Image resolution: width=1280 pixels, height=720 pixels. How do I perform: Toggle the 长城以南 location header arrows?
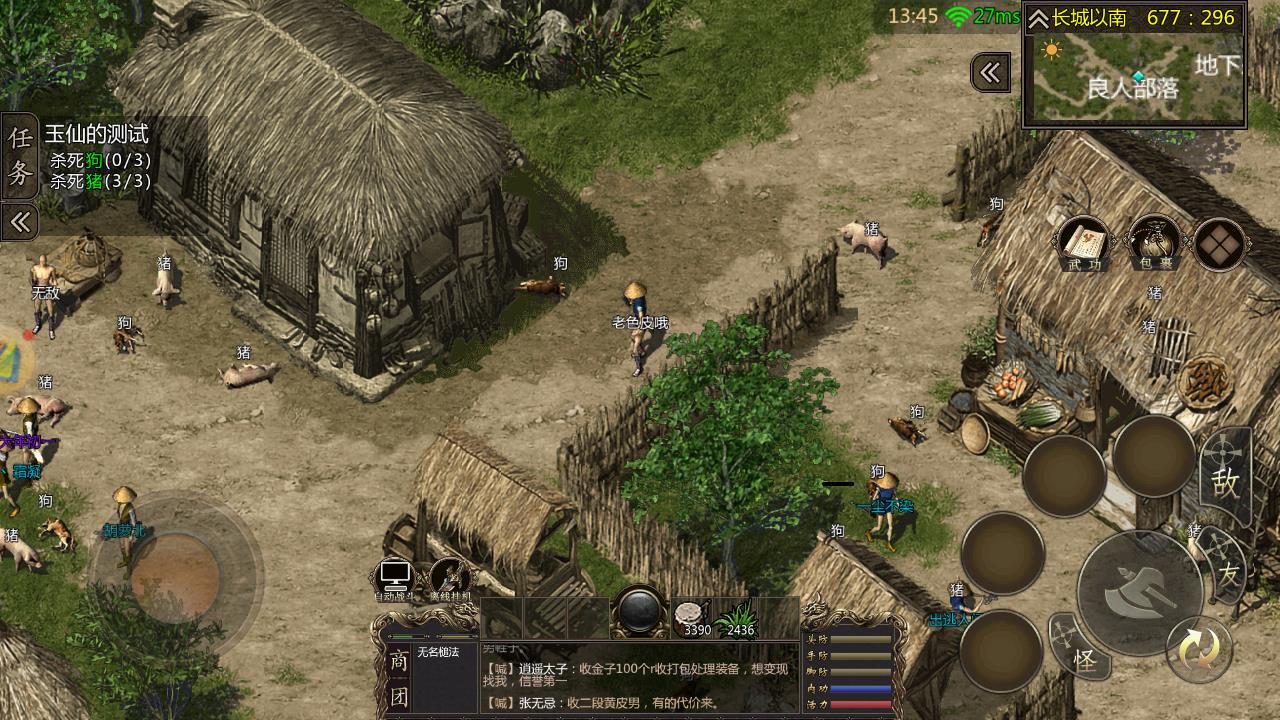pyautogui.click(x=1038, y=18)
